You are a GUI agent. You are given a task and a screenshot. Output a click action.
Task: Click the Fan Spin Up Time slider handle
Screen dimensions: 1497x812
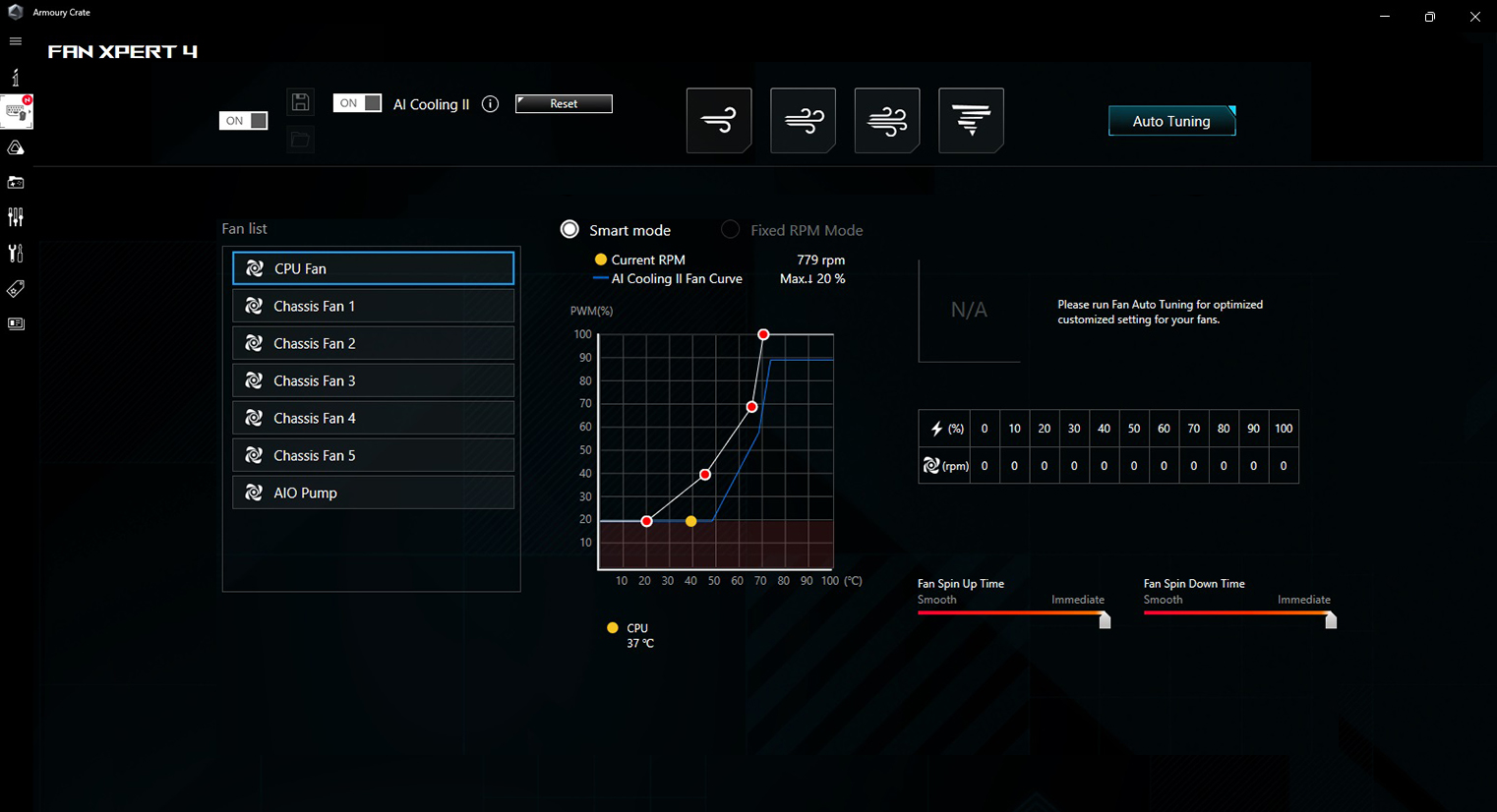pos(1105,620)
